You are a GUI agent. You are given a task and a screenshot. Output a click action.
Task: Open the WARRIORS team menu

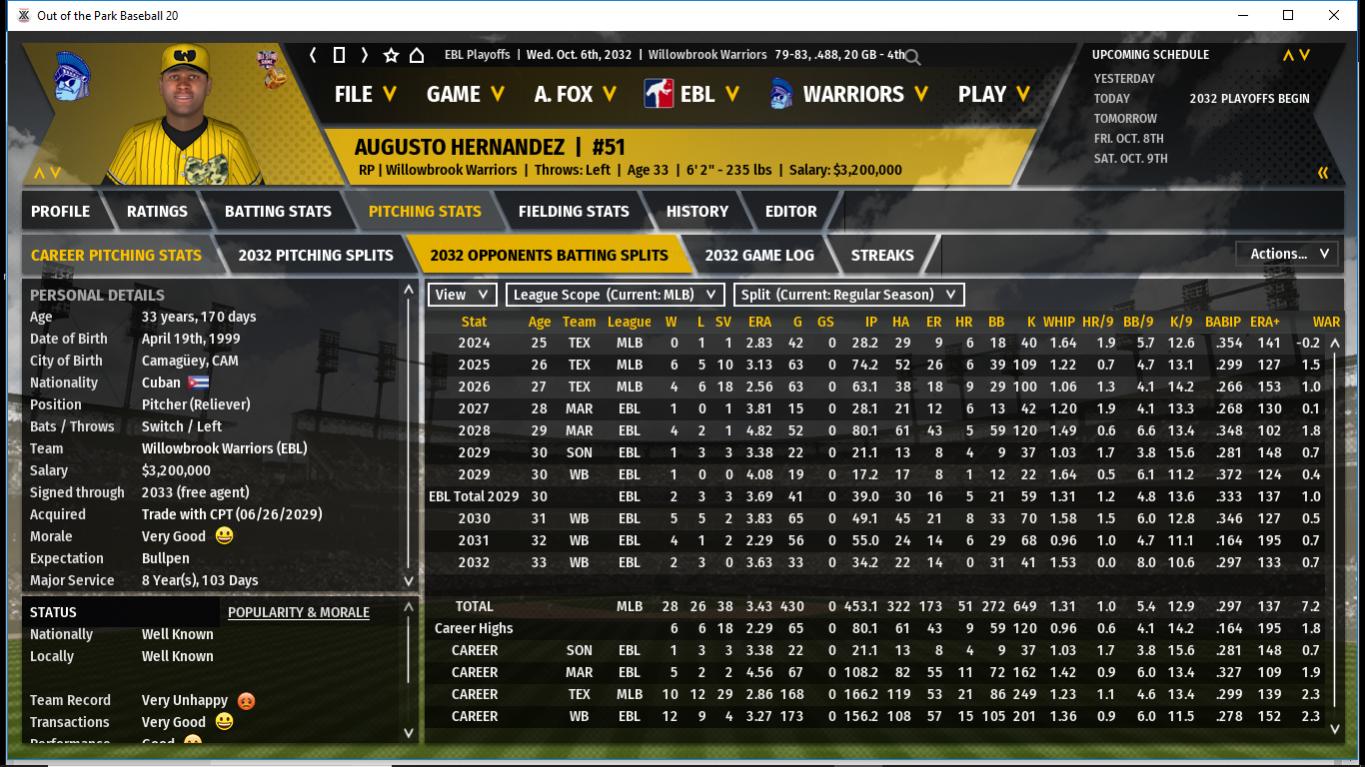click(x=849, y=94)
